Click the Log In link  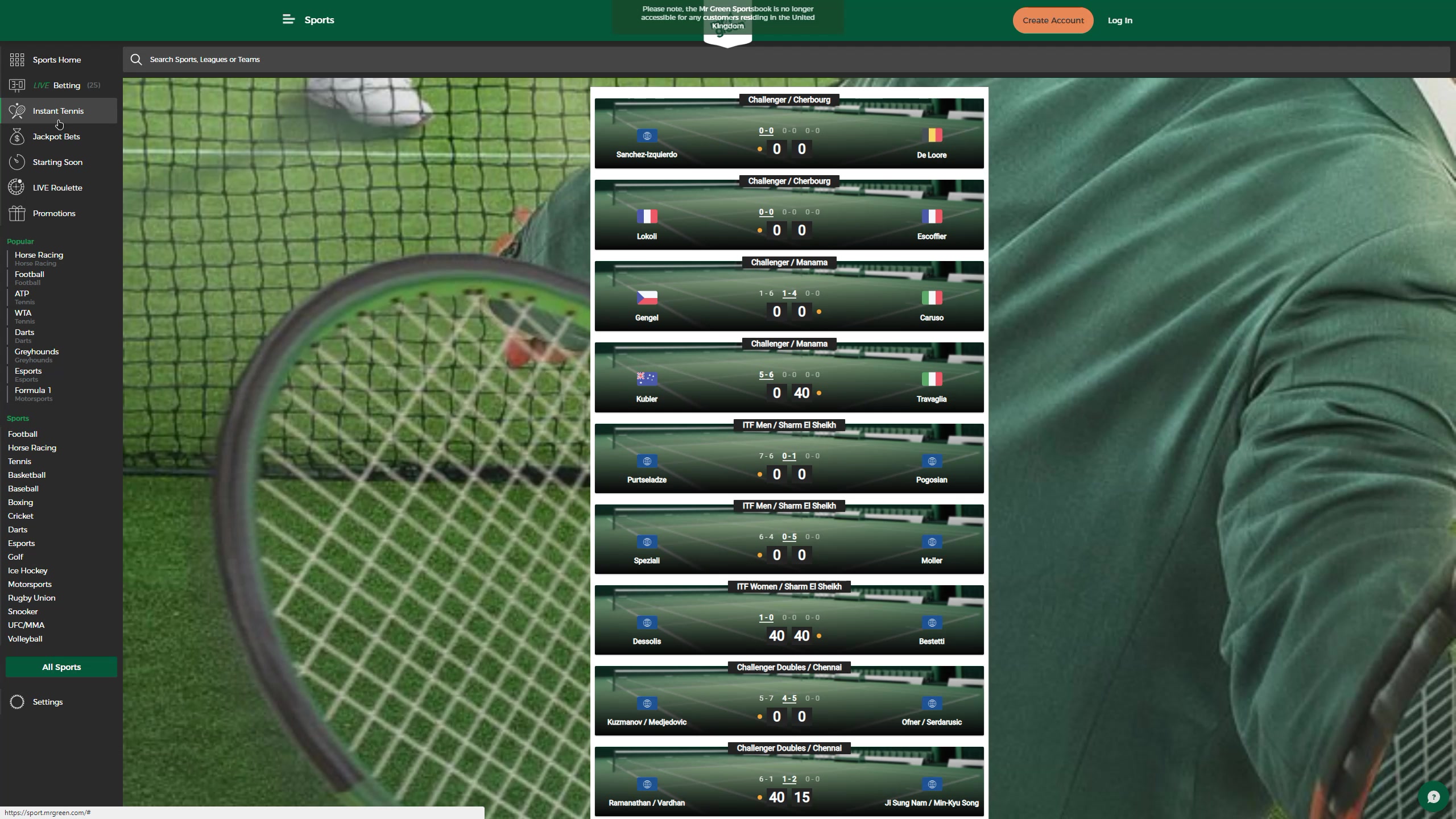[1119, 20]
